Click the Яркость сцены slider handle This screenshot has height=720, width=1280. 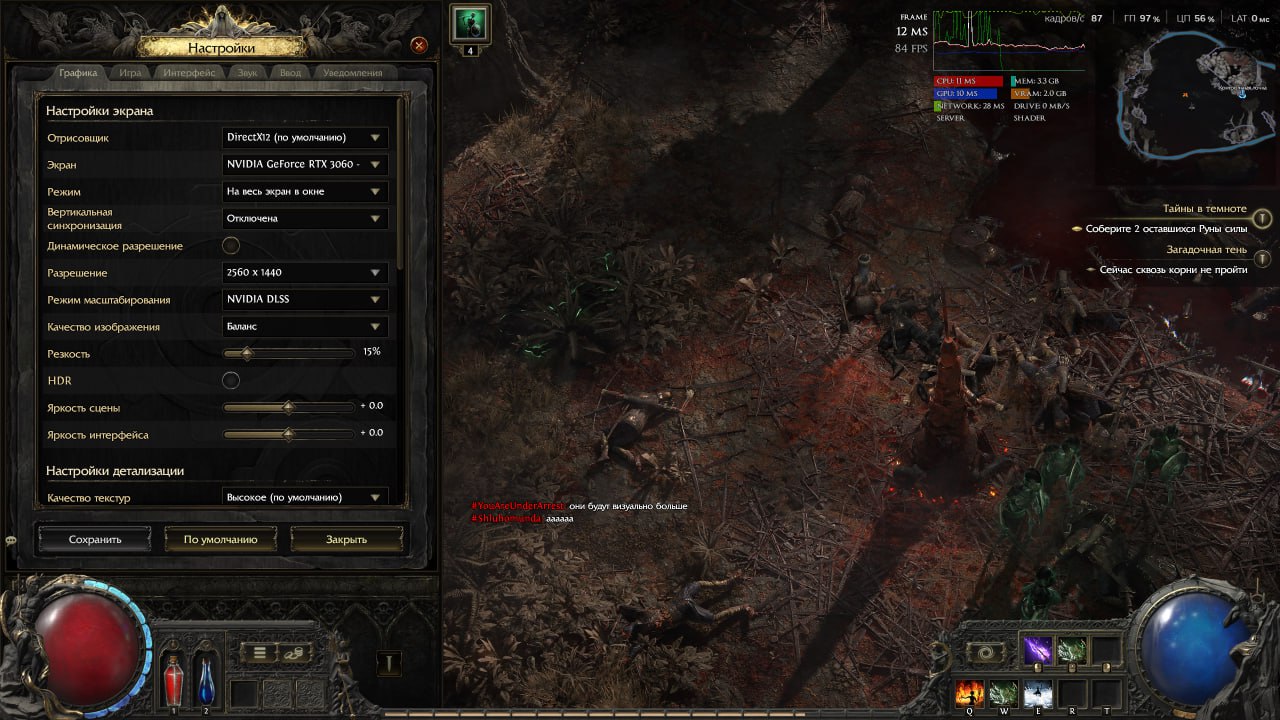pos(288,407)
